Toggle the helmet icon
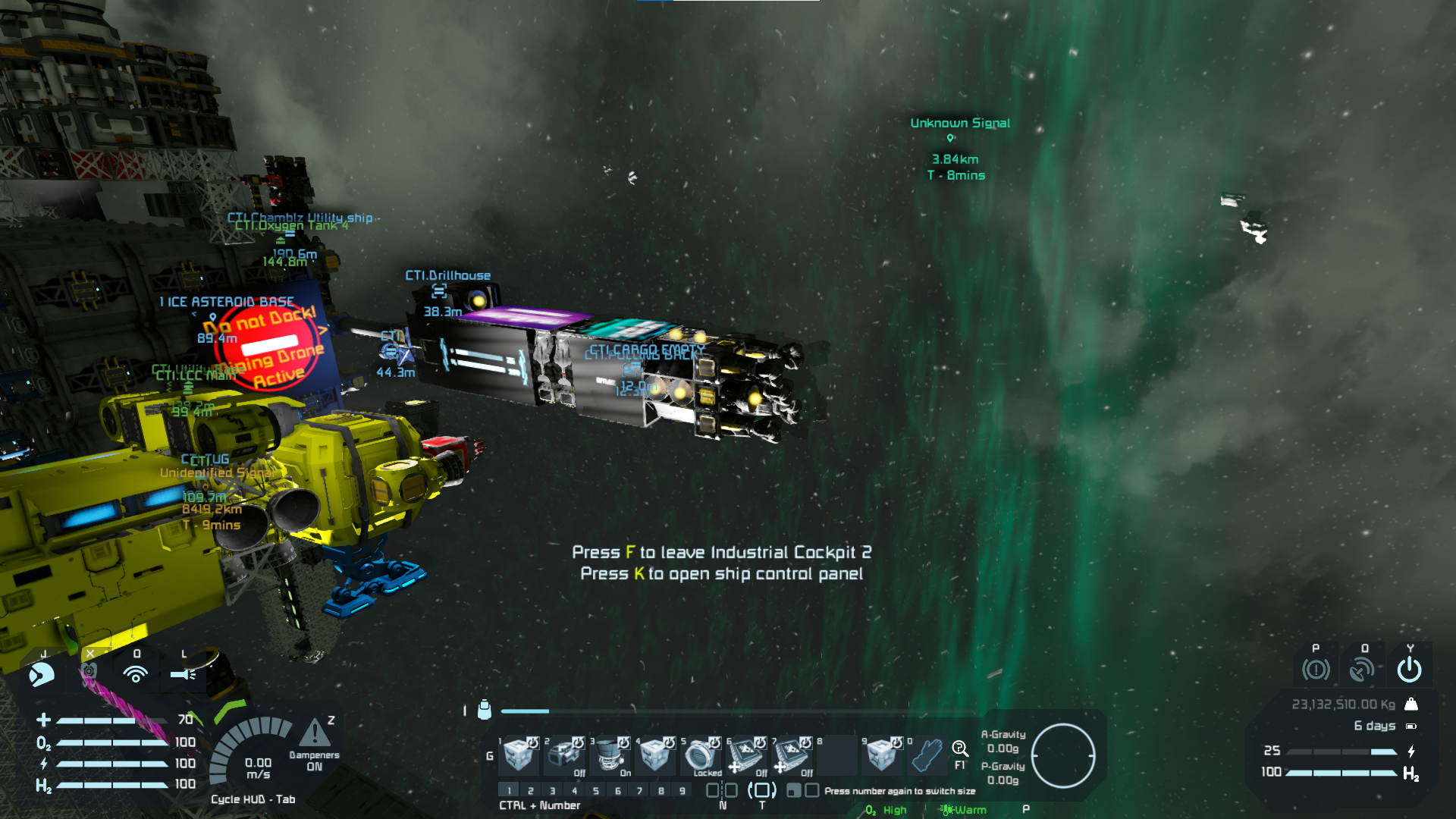Viewport: 1456px width, 819px height. pyautogui.click(x=89, y=672)
